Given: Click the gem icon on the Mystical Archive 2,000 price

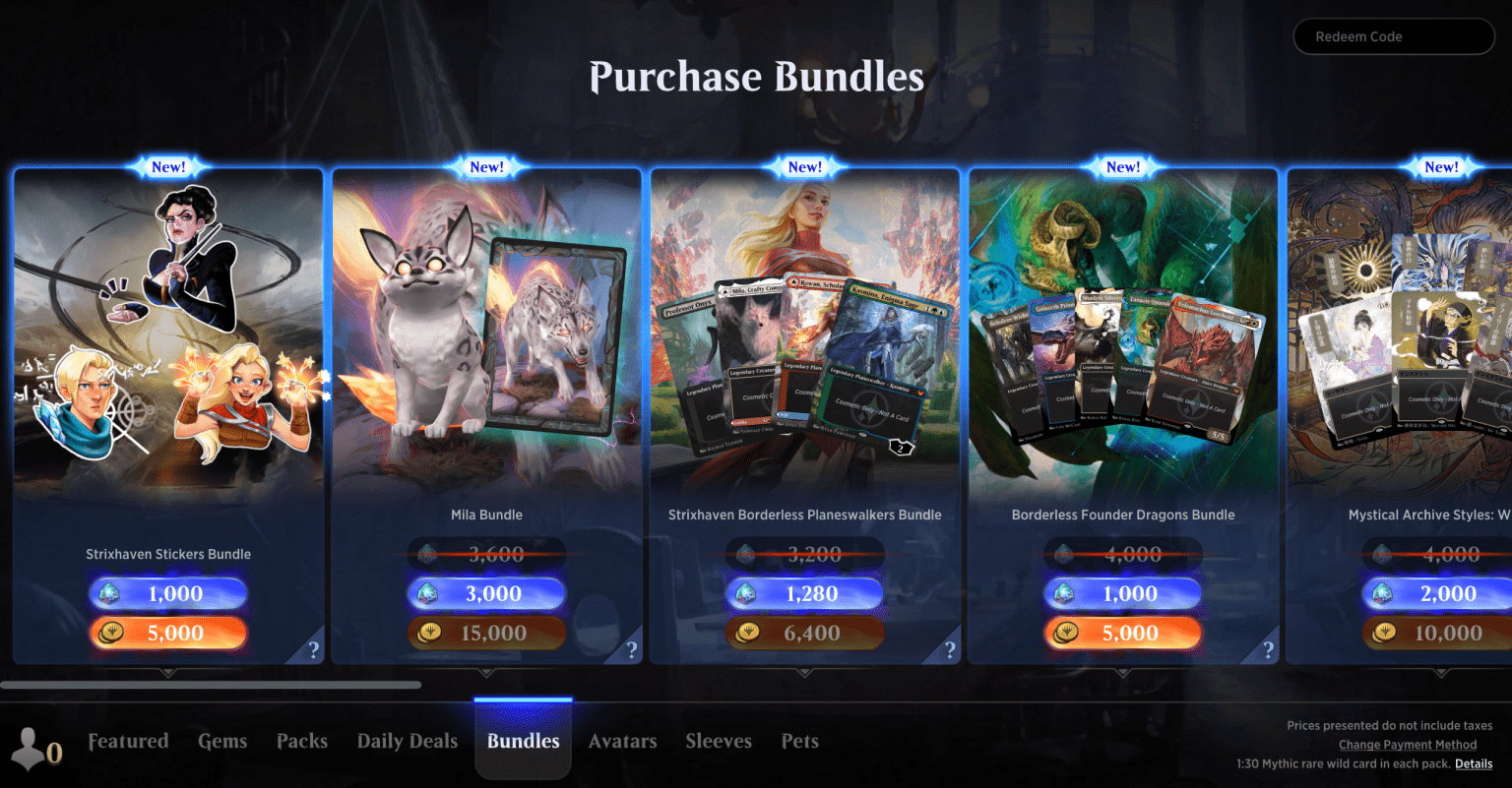Looking at the screenshot, I should (1381, 593).
